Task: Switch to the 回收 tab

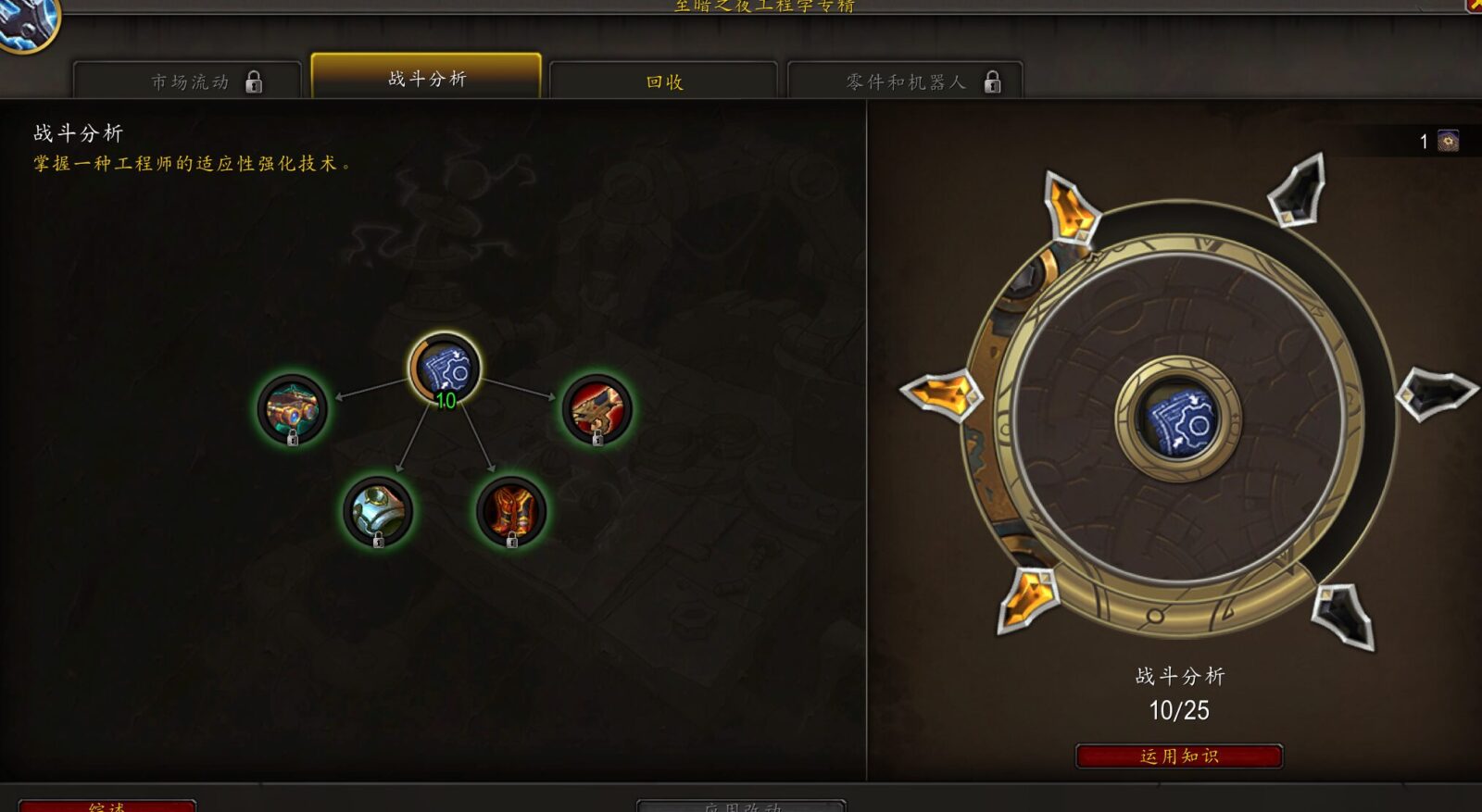Action: [663, 81]
